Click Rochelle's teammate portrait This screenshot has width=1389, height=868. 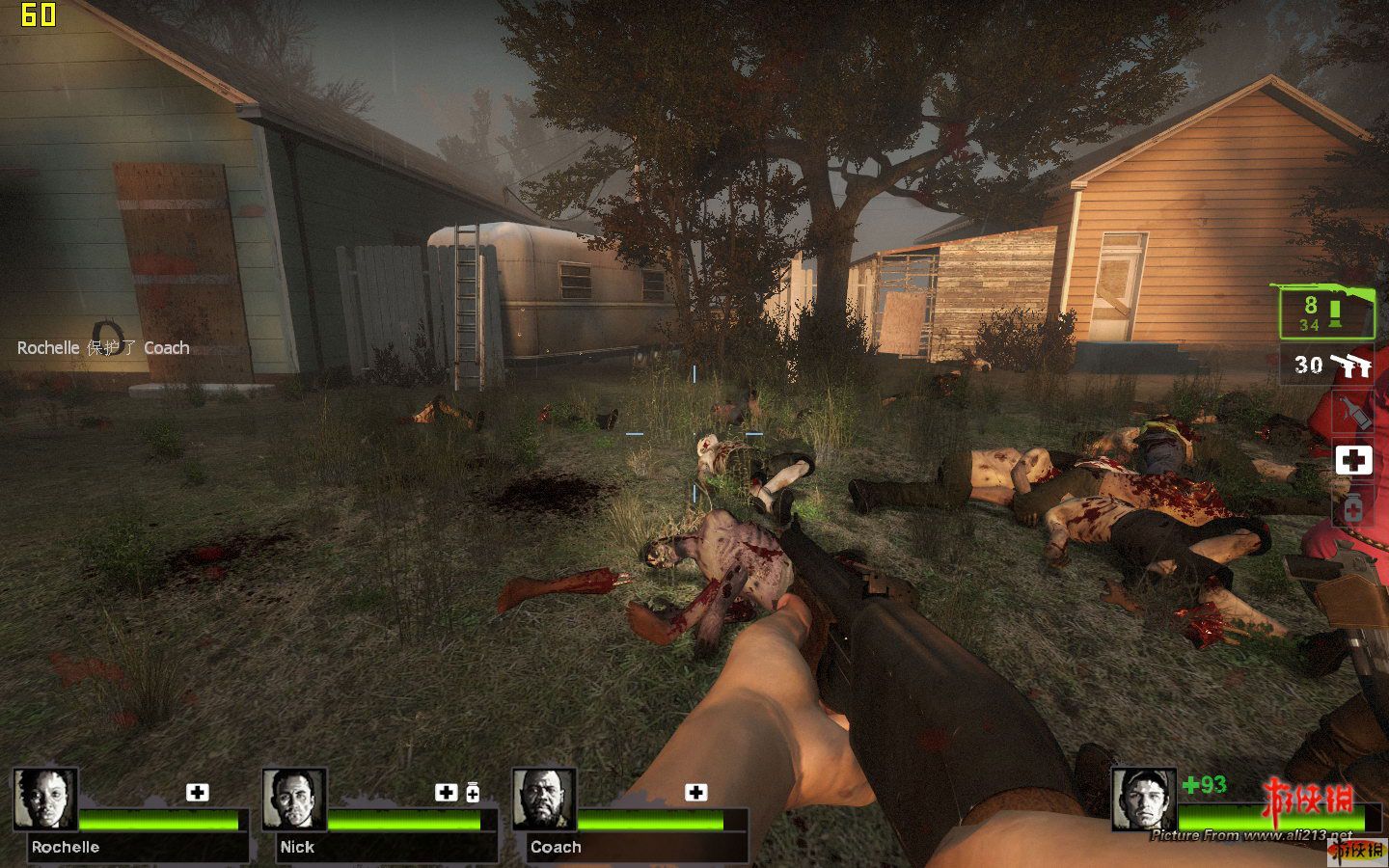[45, 799]
